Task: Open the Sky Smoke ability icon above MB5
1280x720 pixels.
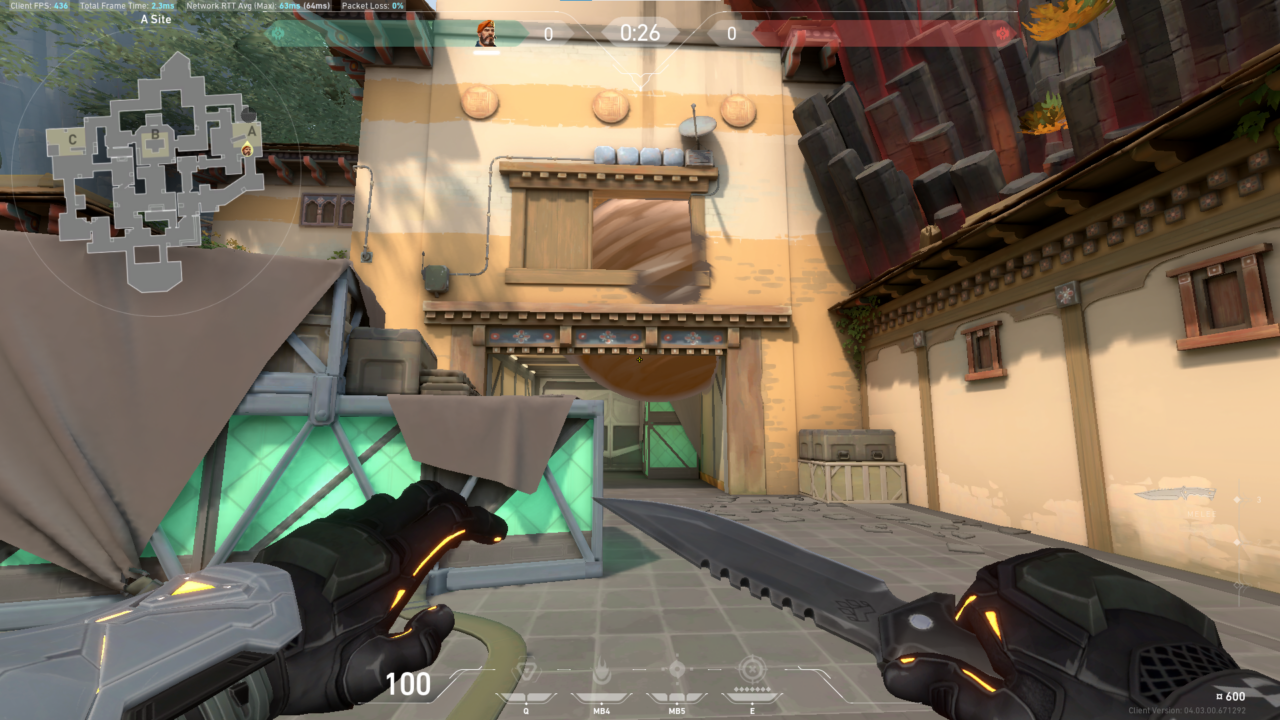Action: point(677,668)
